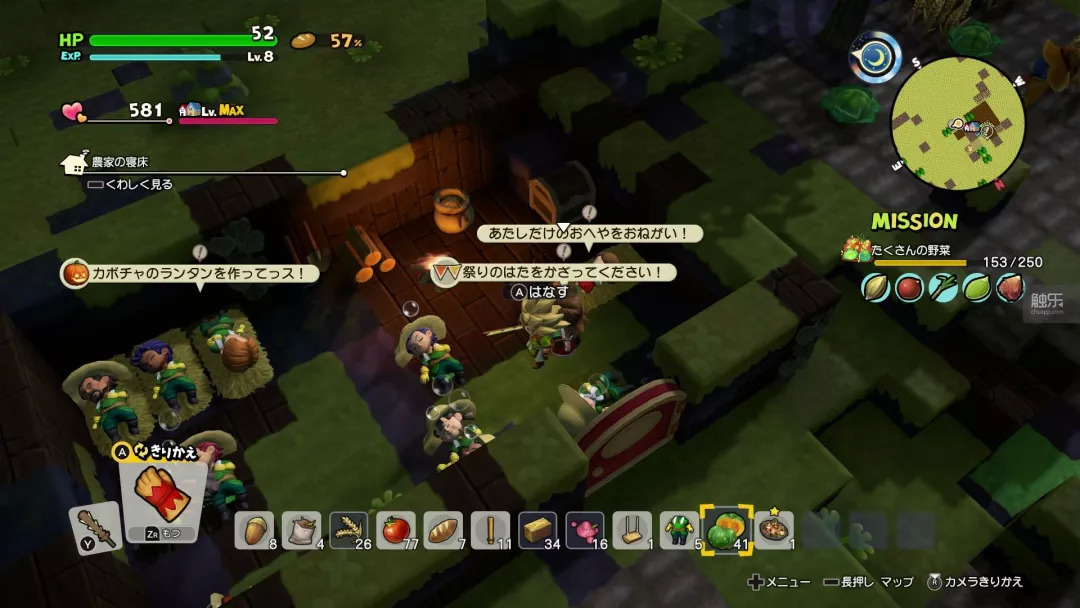The width and height of the screenshot is (1080, 608).
Task: Choose the hay bale block slot
Action: [538, 530]
